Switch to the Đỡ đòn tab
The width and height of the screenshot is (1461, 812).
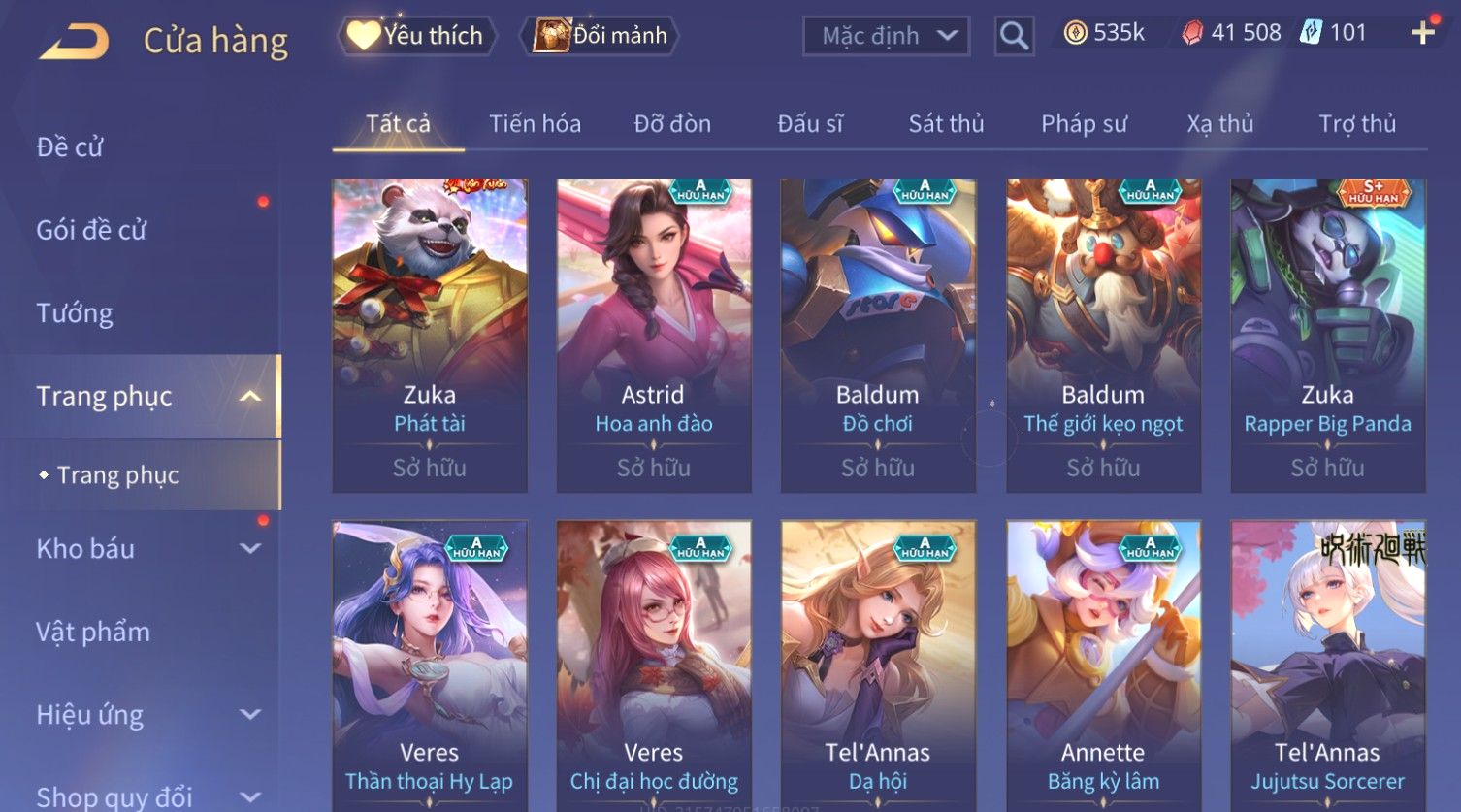click(672, 124)
